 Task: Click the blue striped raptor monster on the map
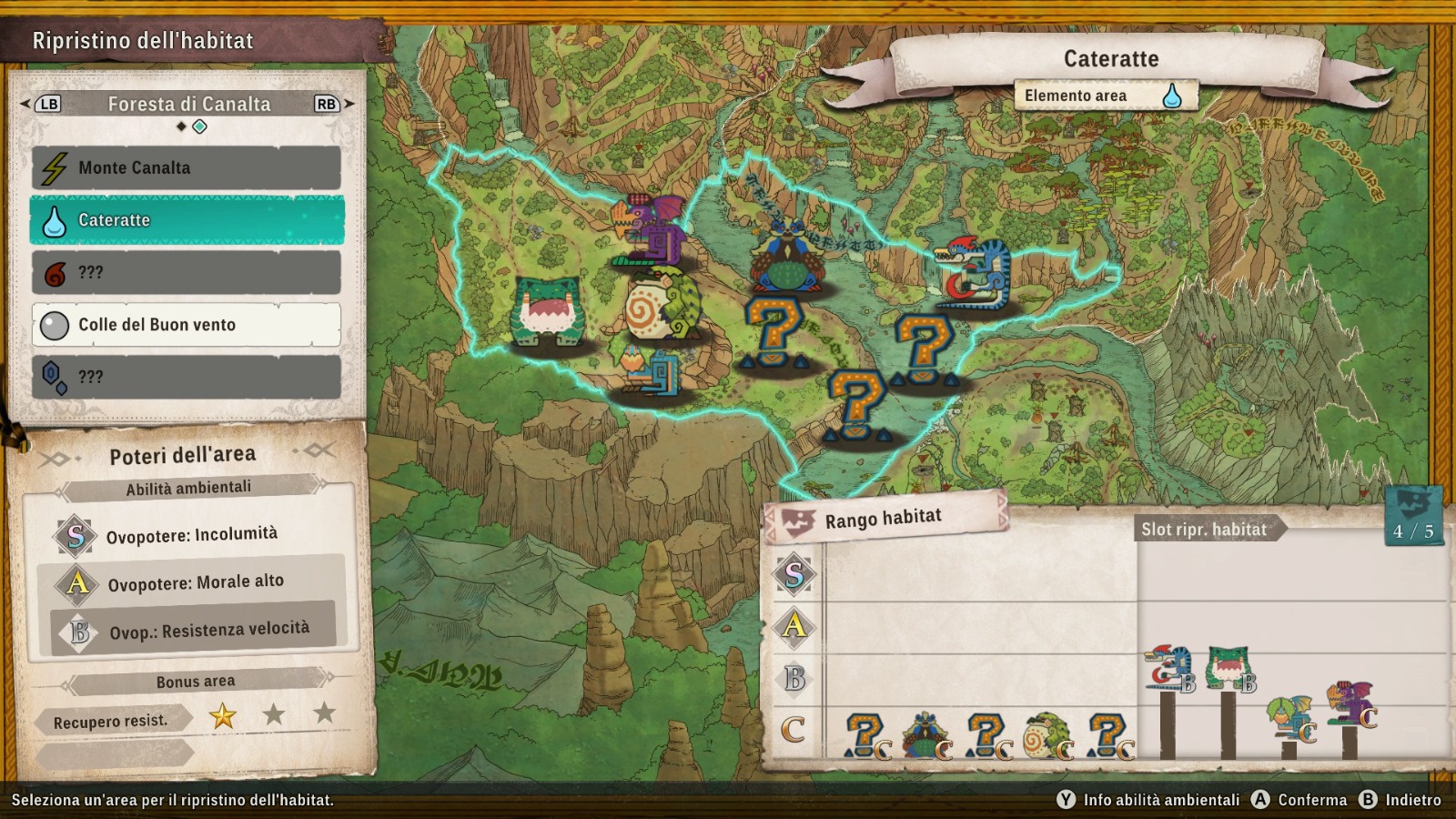[x=976, y=272]
